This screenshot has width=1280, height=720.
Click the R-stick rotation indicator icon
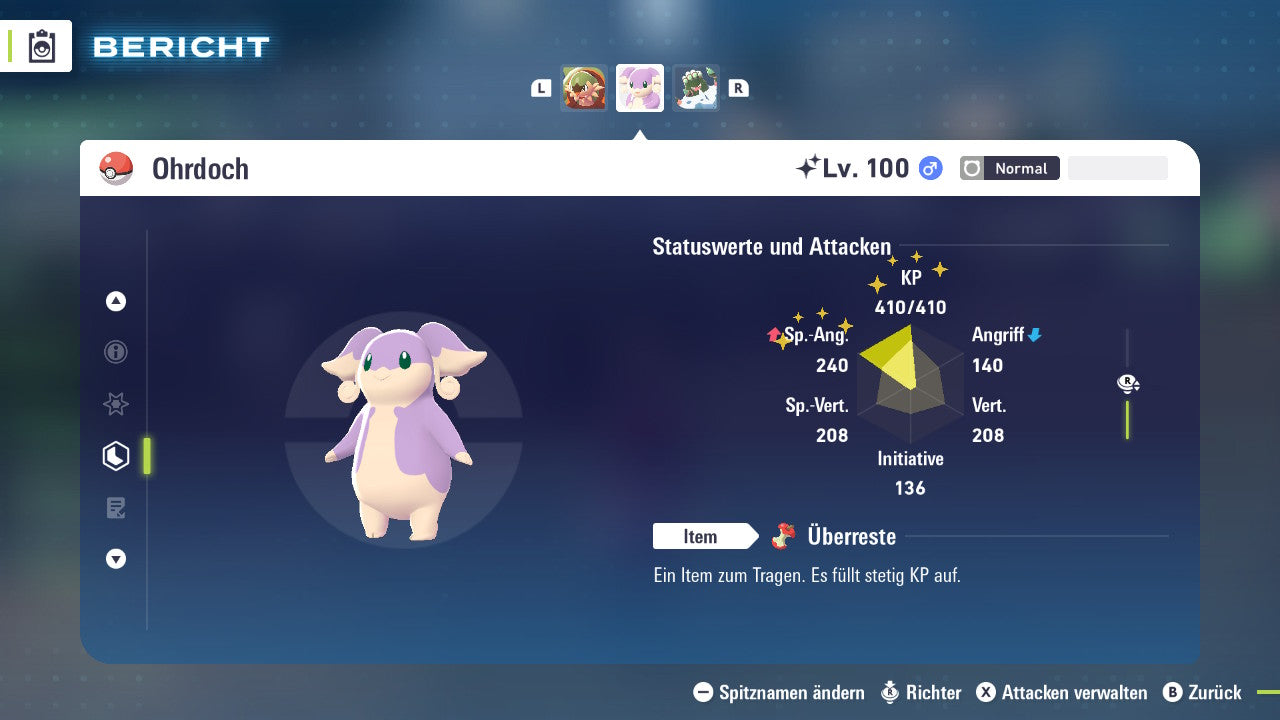[1128, 383]
